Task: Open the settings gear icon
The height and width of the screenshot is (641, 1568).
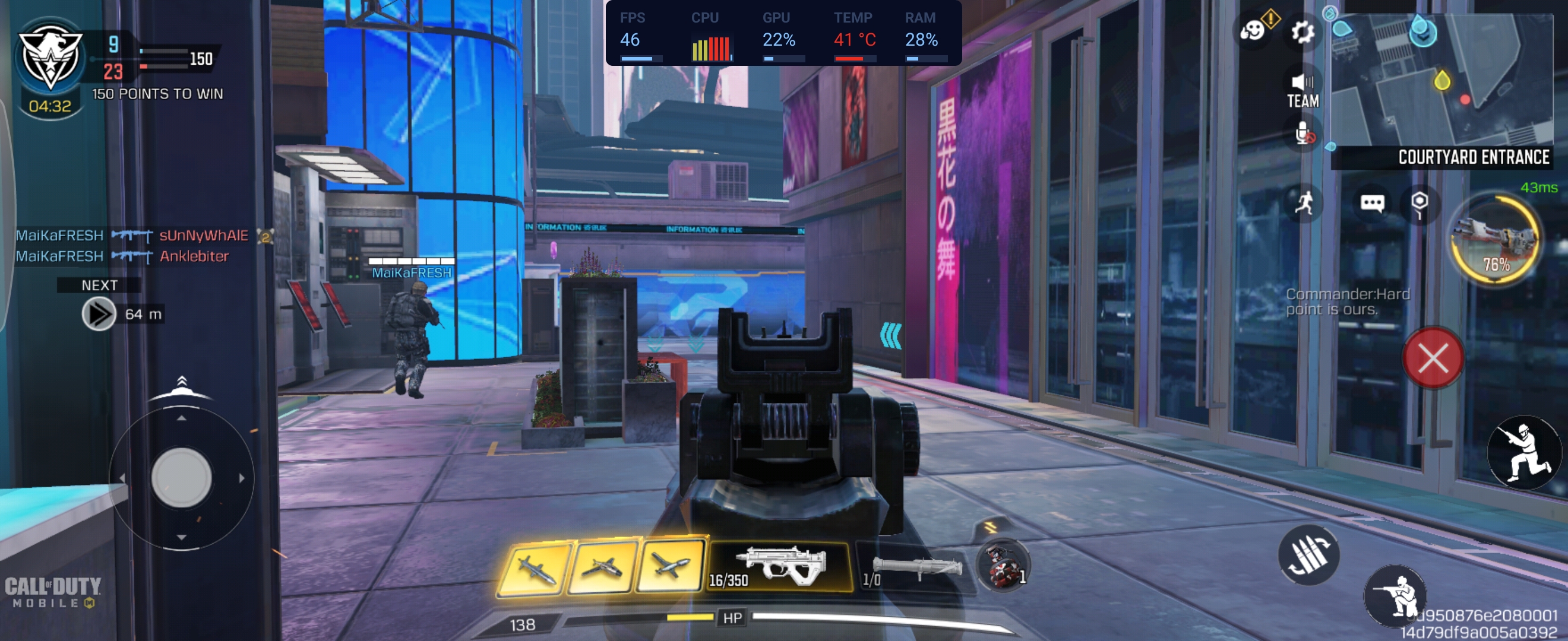Action: (1302, 31)
